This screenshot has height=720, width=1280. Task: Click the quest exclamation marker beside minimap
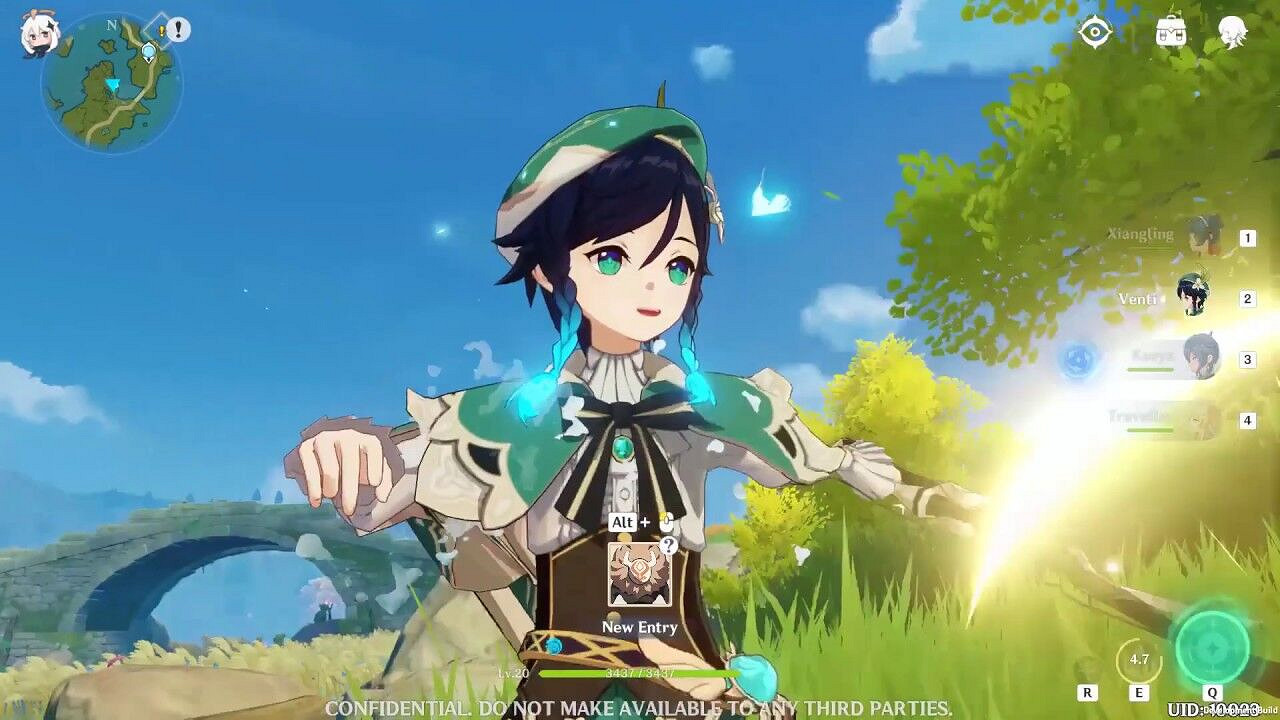coord(178,30)
